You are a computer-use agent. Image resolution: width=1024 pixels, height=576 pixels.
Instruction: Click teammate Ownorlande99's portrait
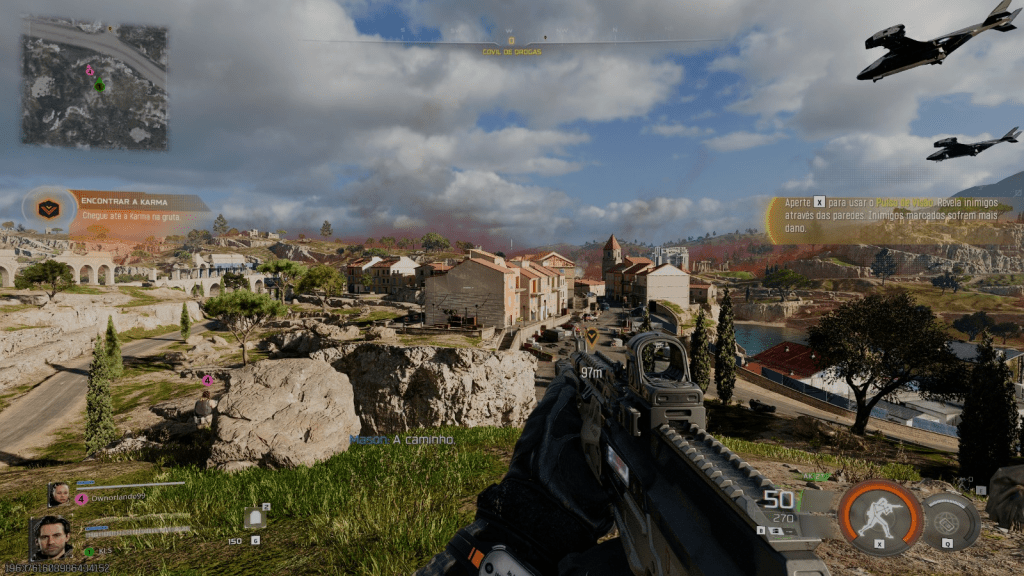[x=59, y=493]
